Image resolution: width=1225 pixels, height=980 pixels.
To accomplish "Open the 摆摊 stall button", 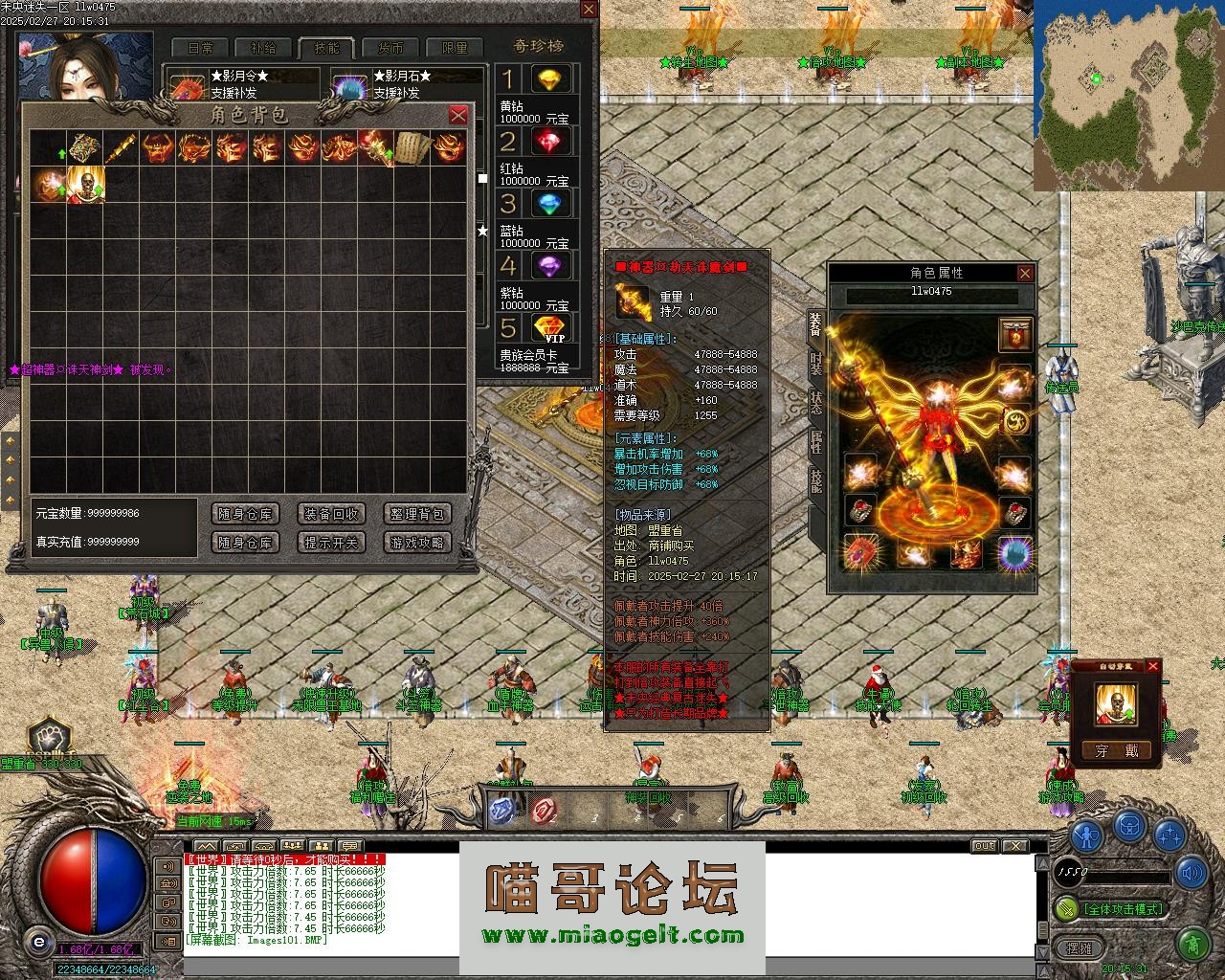I will pos(1079,948).
